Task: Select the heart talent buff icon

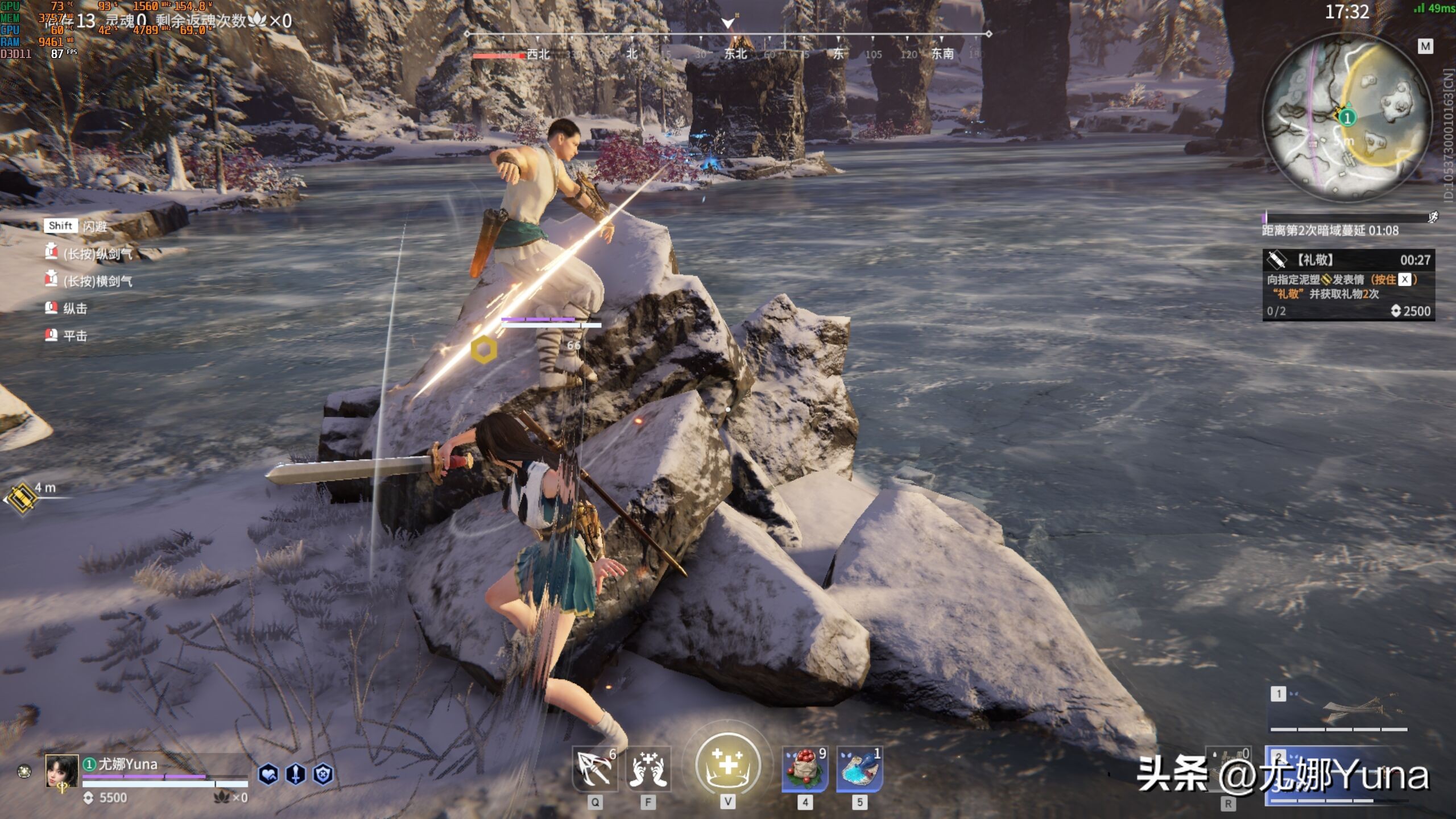Action: pyautogui.click(x=268, y=774)
